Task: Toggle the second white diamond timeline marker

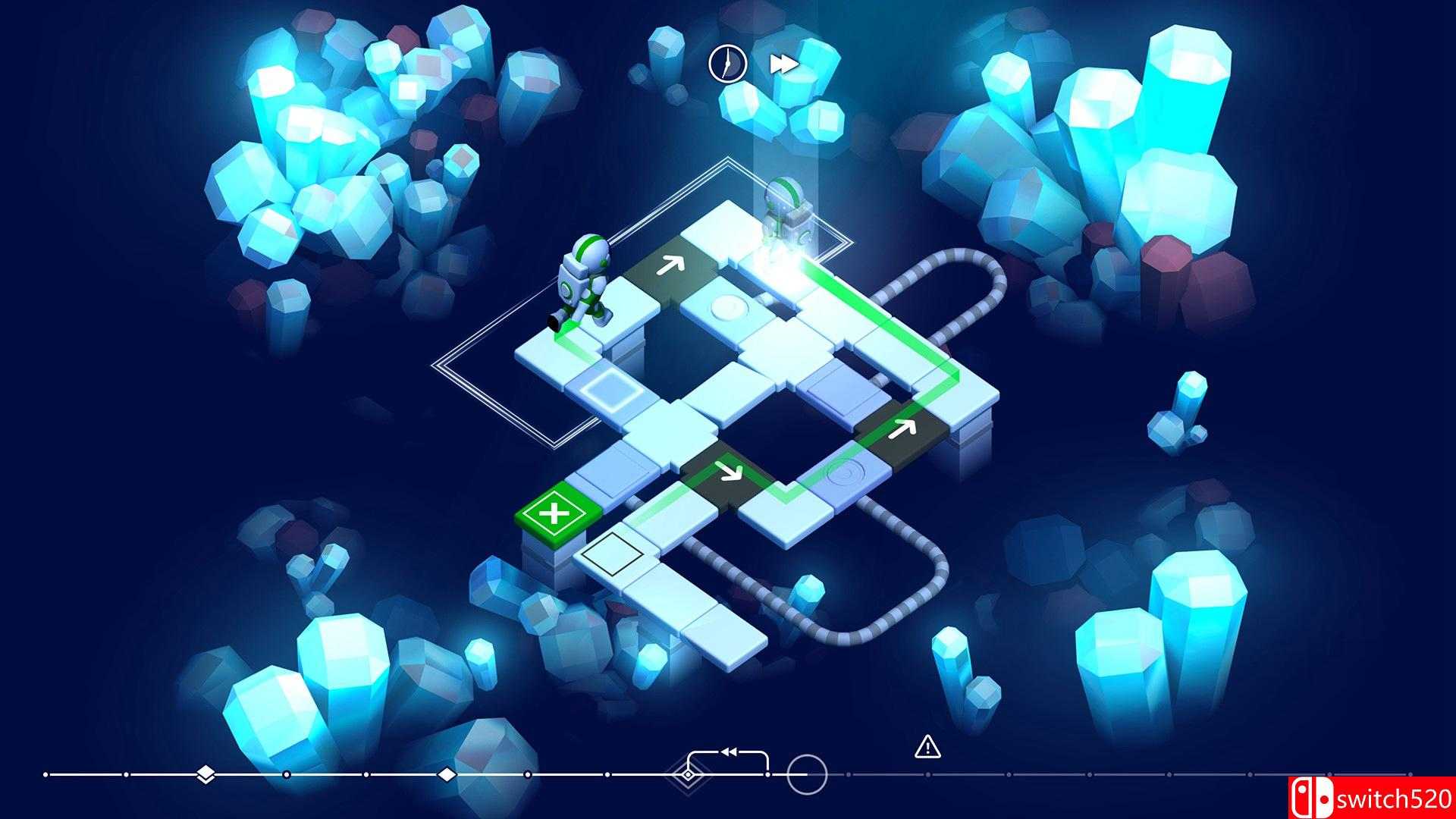Action: click(447, 776)
